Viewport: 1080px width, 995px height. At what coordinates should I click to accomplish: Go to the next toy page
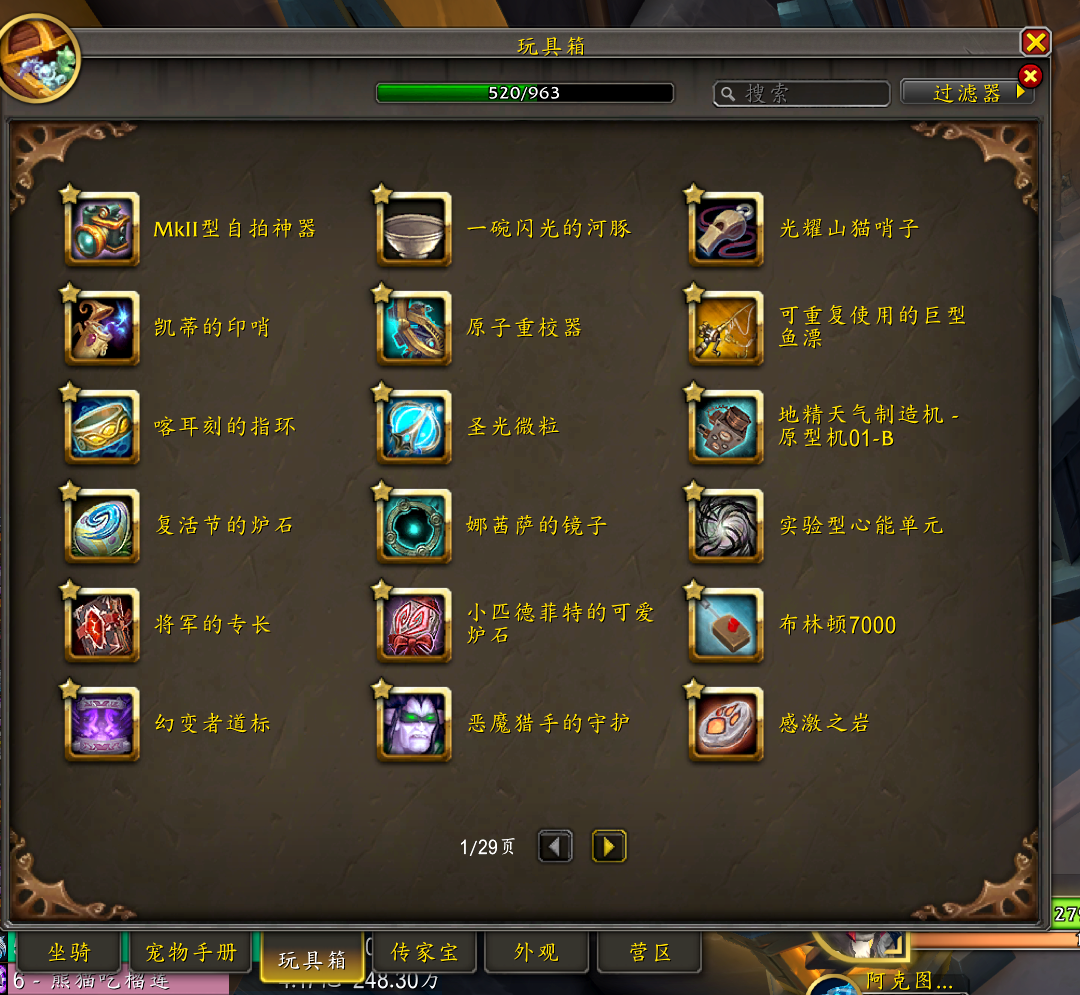pyautogui.click(x=608, y=847)
